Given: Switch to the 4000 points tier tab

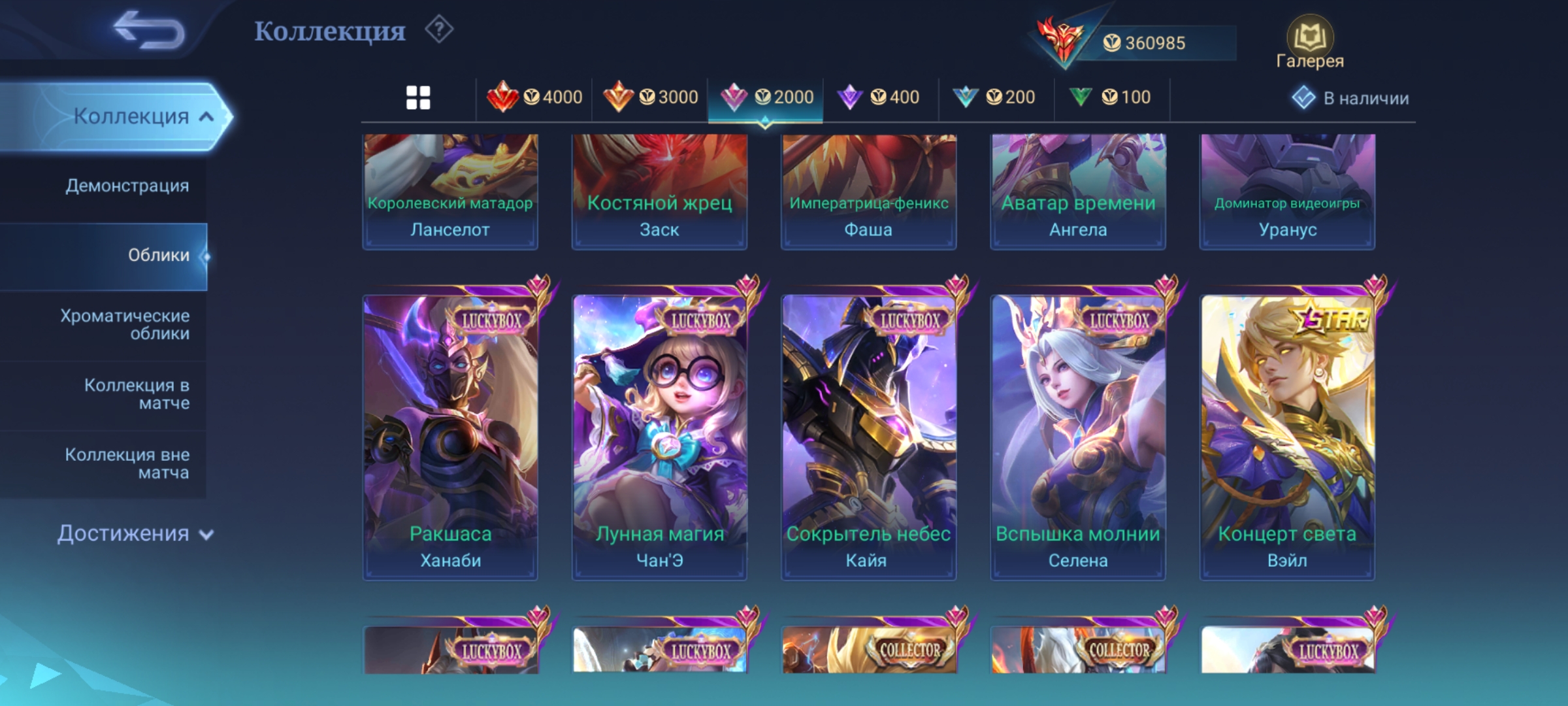Looking at the screenshot, I should (534, 98).
